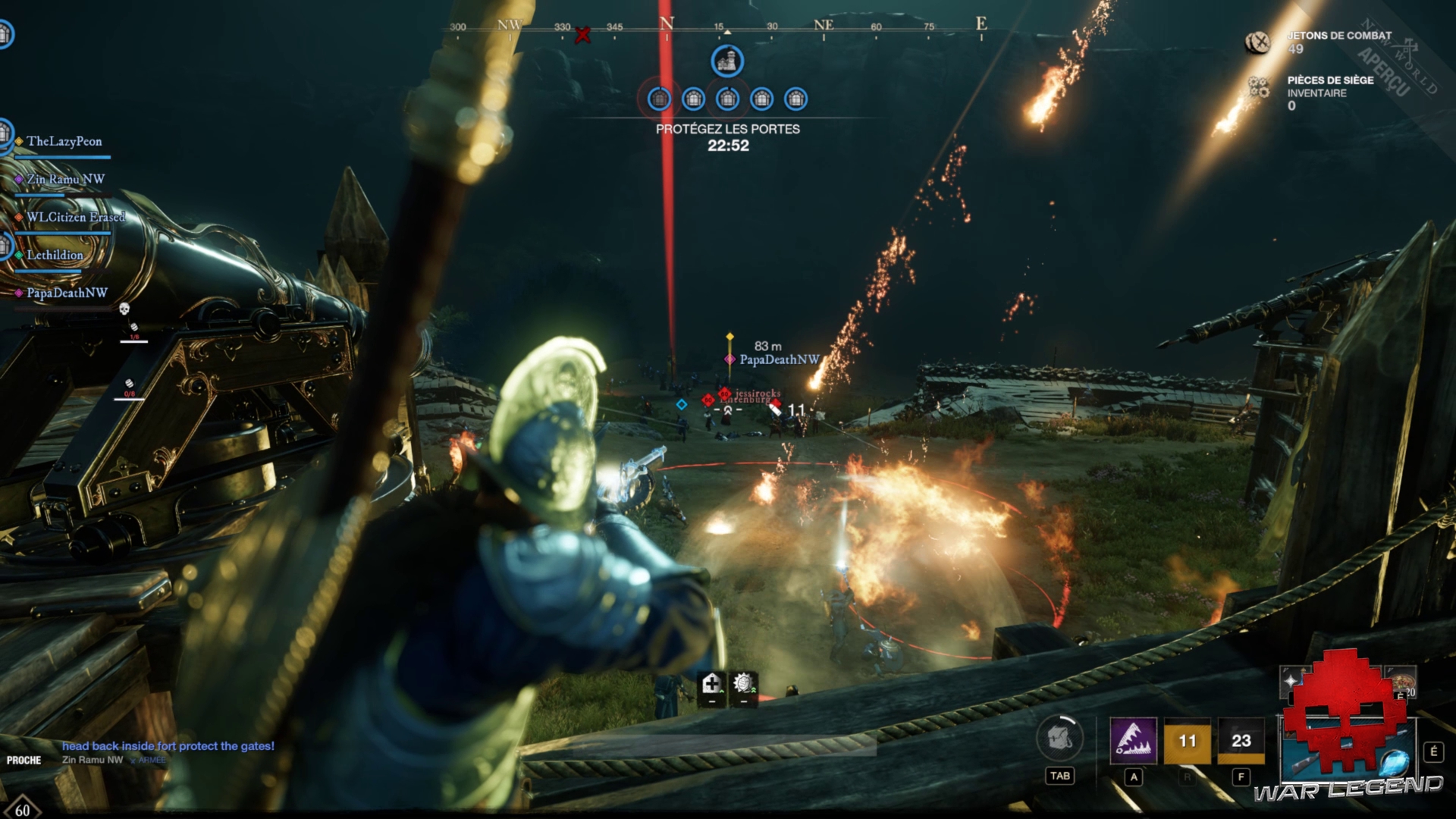Select the ability slot on 11 cooldown

click(x=1187, y=740)
